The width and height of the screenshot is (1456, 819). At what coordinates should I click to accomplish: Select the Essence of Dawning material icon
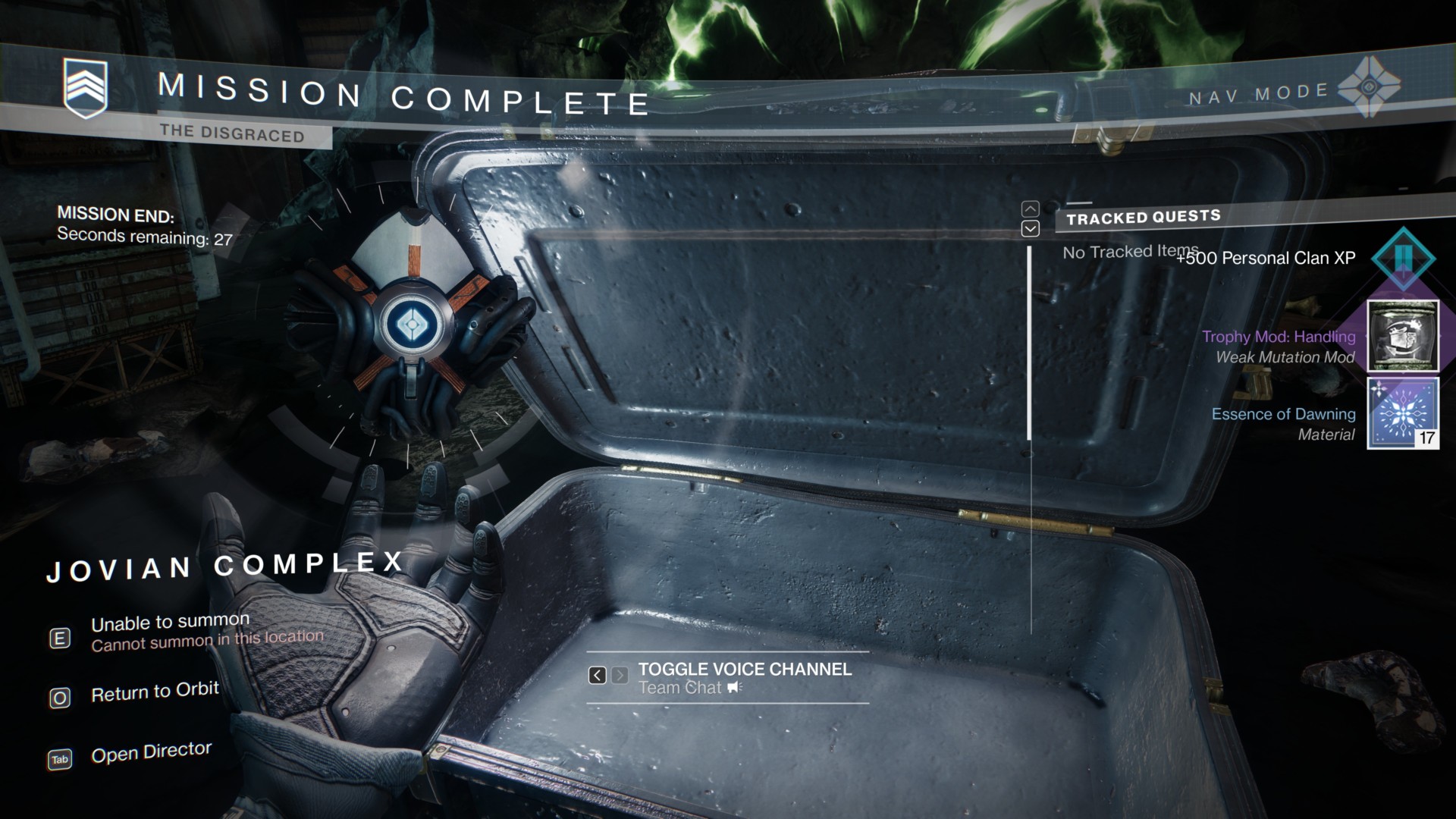pyautogui.click(x=1402, y=414)
